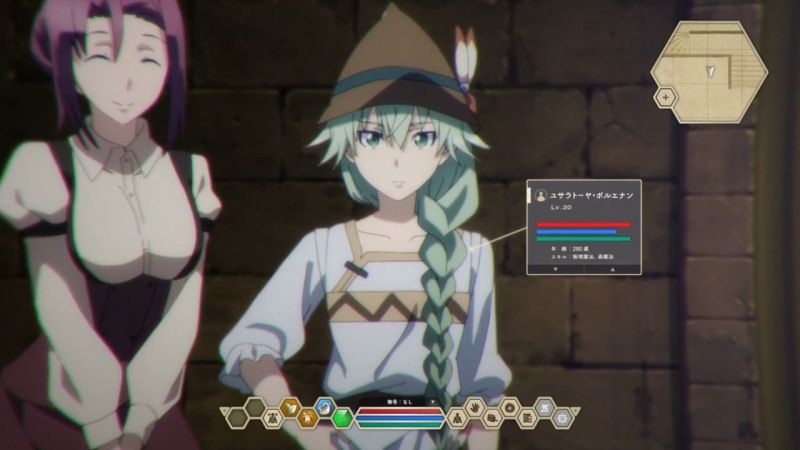The image size is (800, 450).
Task: Open the gear settings icon
Action: tap(563, 418)
